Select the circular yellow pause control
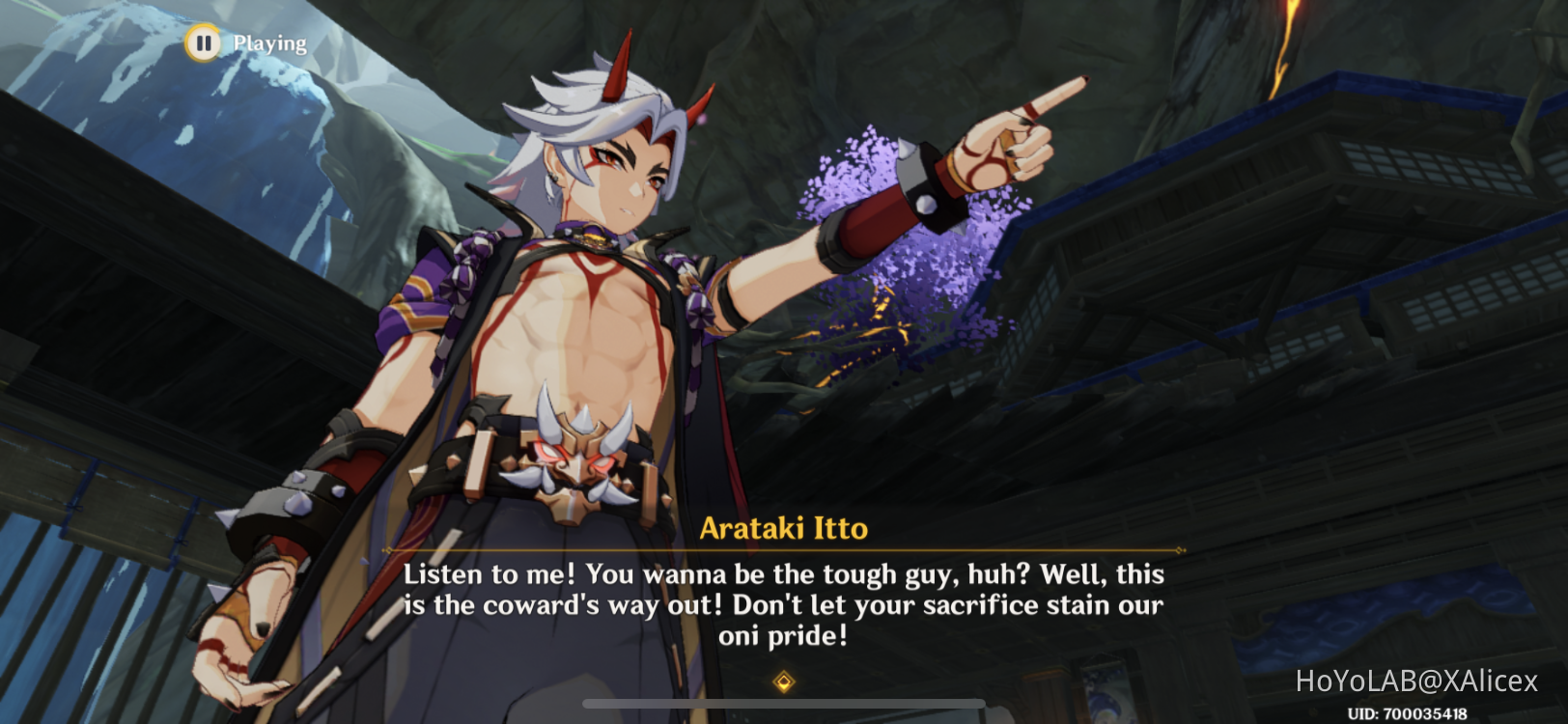The height and width of the screenshot is (724, 1568). click(x=204, y=42)
